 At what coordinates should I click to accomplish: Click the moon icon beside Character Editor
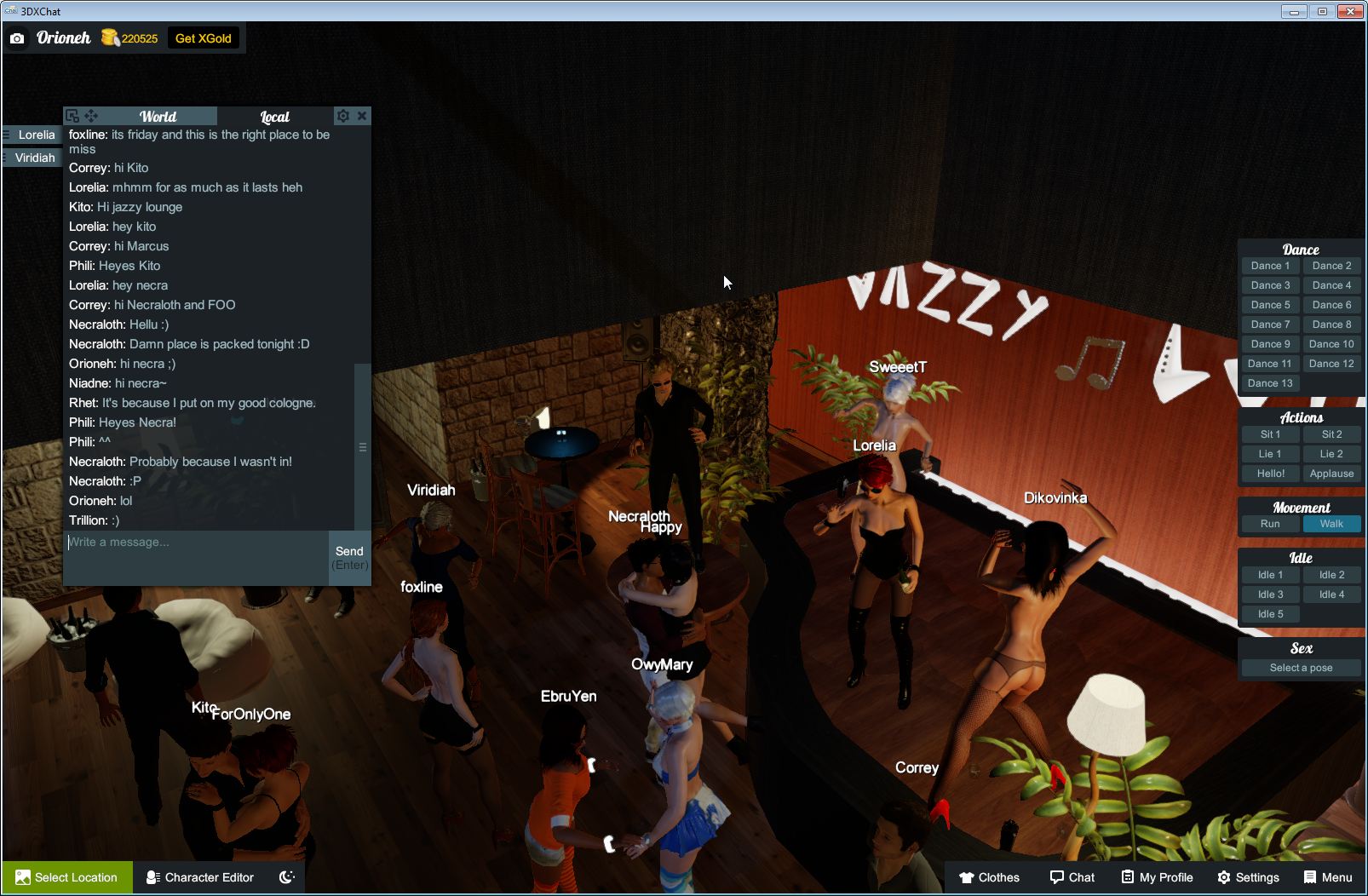click(286, 877)
